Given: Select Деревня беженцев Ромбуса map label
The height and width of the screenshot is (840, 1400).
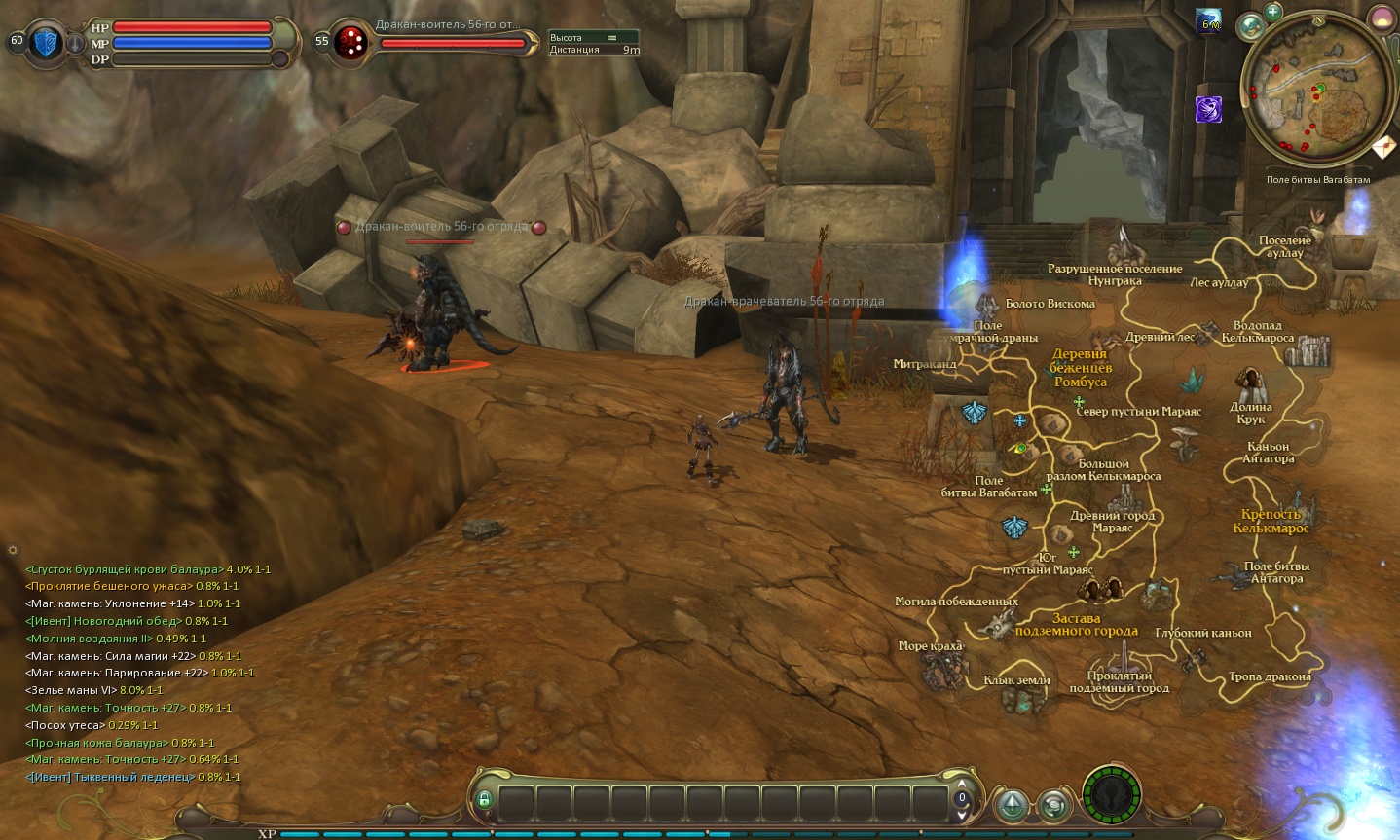Looking at the screenshot, I should [x=1080, y=368].
